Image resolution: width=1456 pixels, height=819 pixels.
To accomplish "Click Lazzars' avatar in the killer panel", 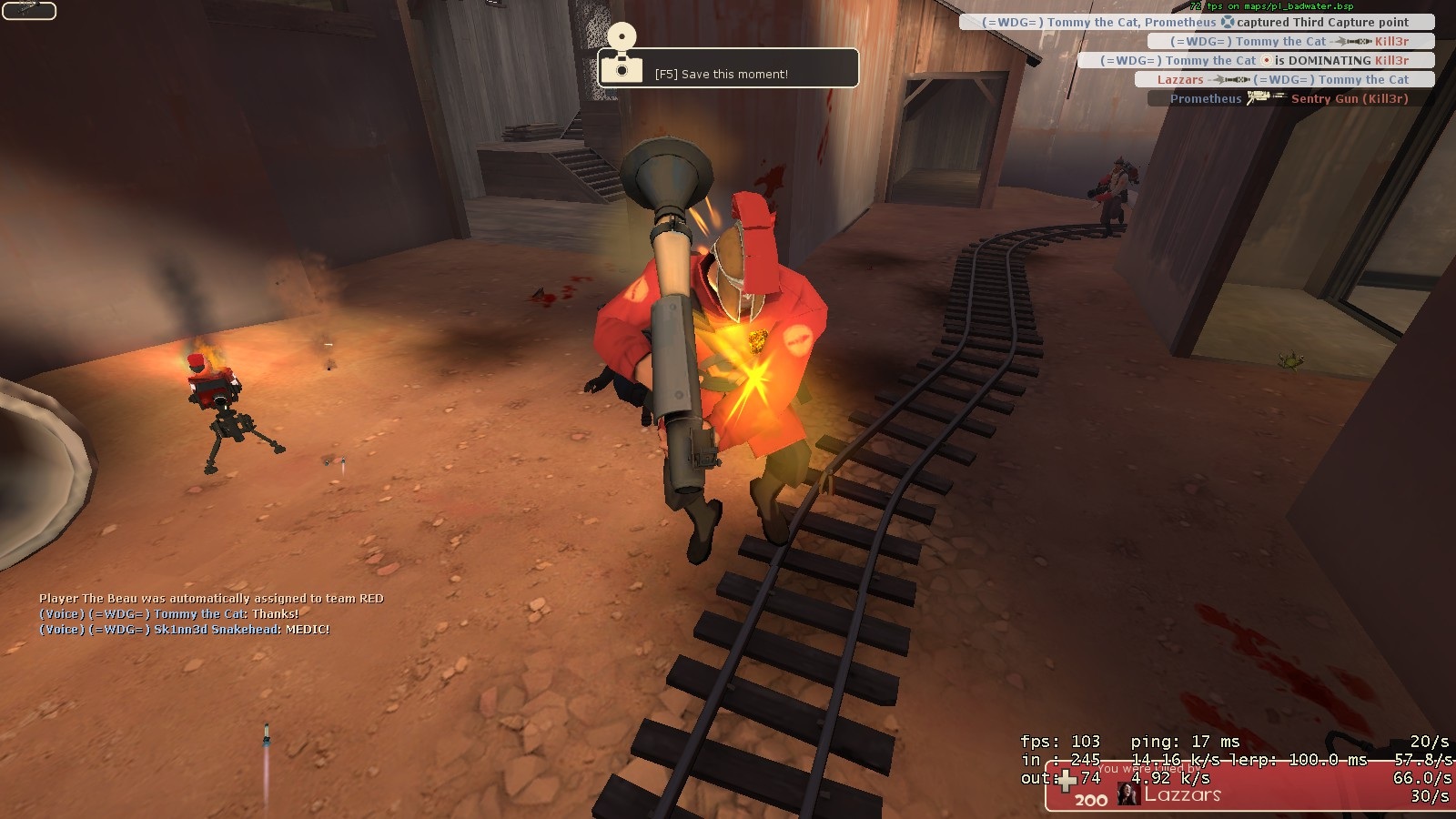I will [1128, 794].
